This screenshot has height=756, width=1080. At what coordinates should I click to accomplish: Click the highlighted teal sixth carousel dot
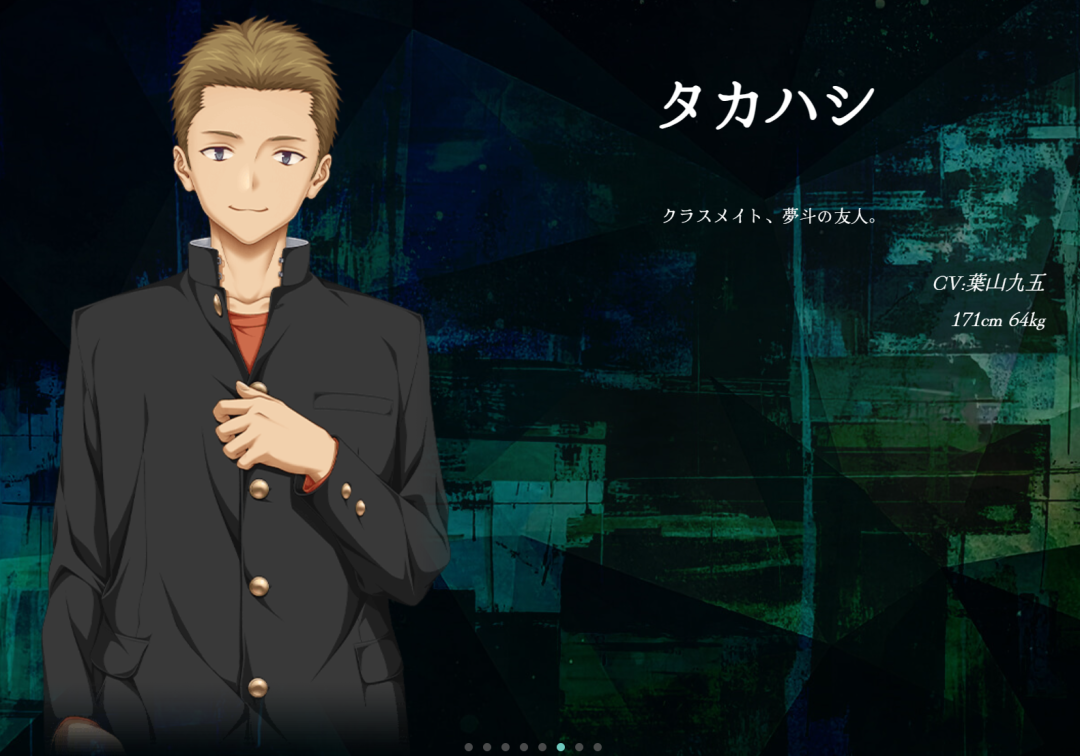561,747
